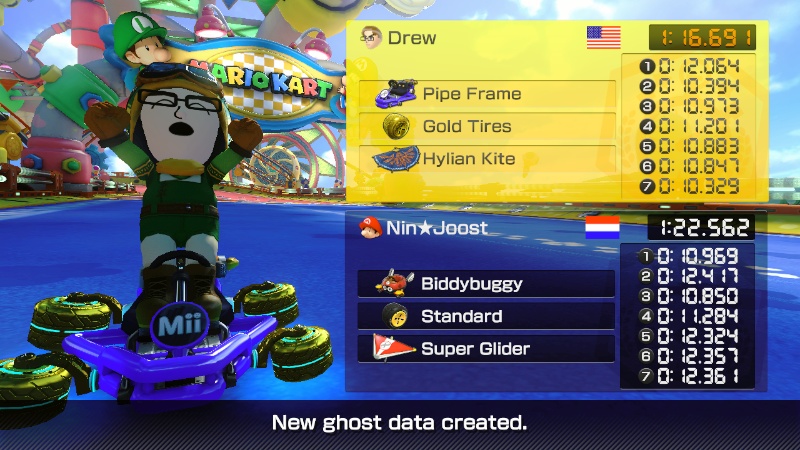Select the Netherlands flag icon
The height and width of the screenshot is (450, 800).
pyautogui.click(x=602, y=227)
